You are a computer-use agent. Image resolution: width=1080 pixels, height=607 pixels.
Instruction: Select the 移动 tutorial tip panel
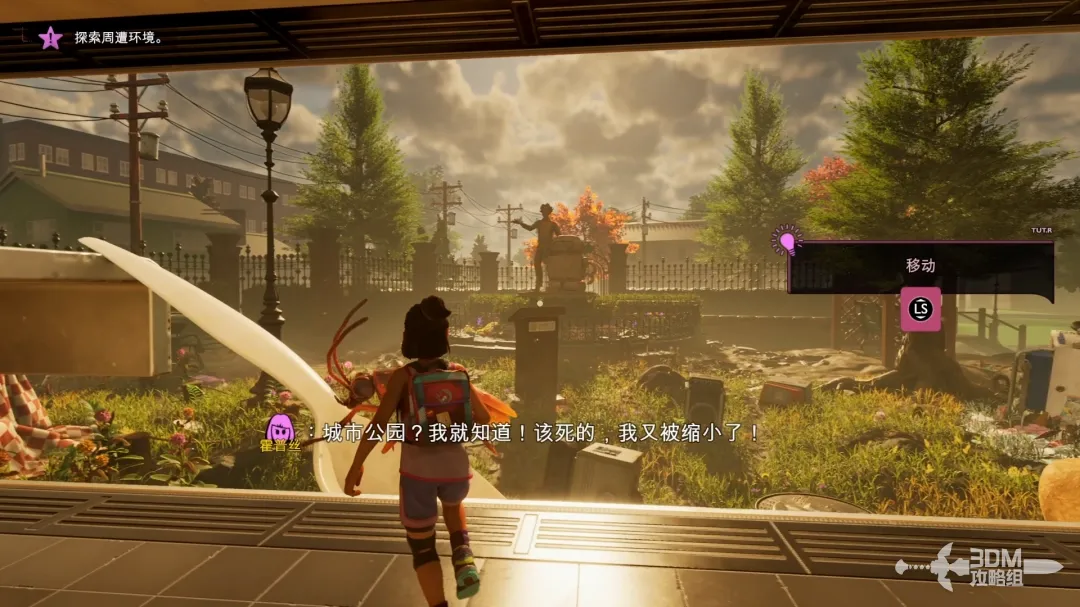920,268
